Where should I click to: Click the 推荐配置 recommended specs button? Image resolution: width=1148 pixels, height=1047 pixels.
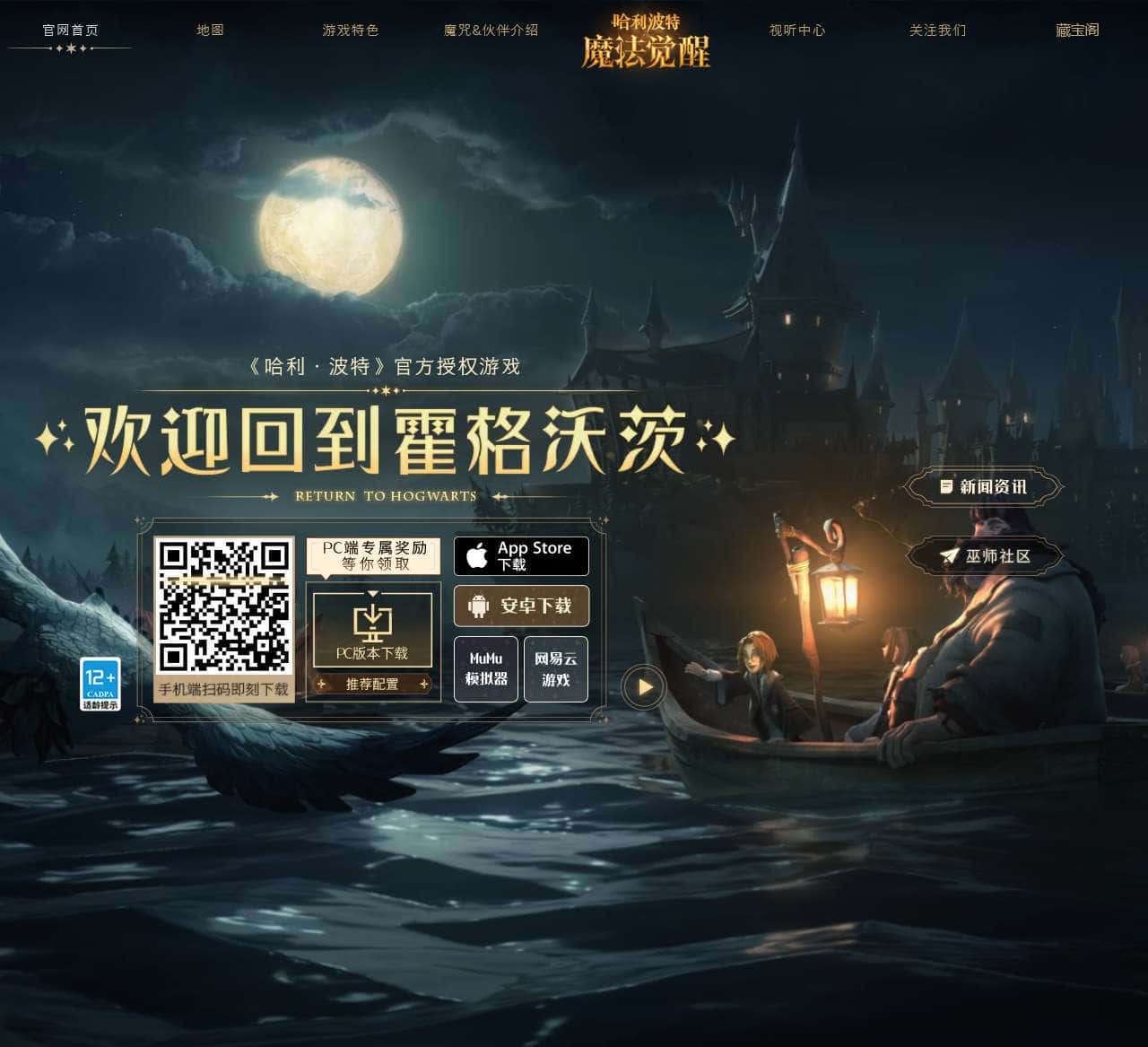[x=373, y=684]
